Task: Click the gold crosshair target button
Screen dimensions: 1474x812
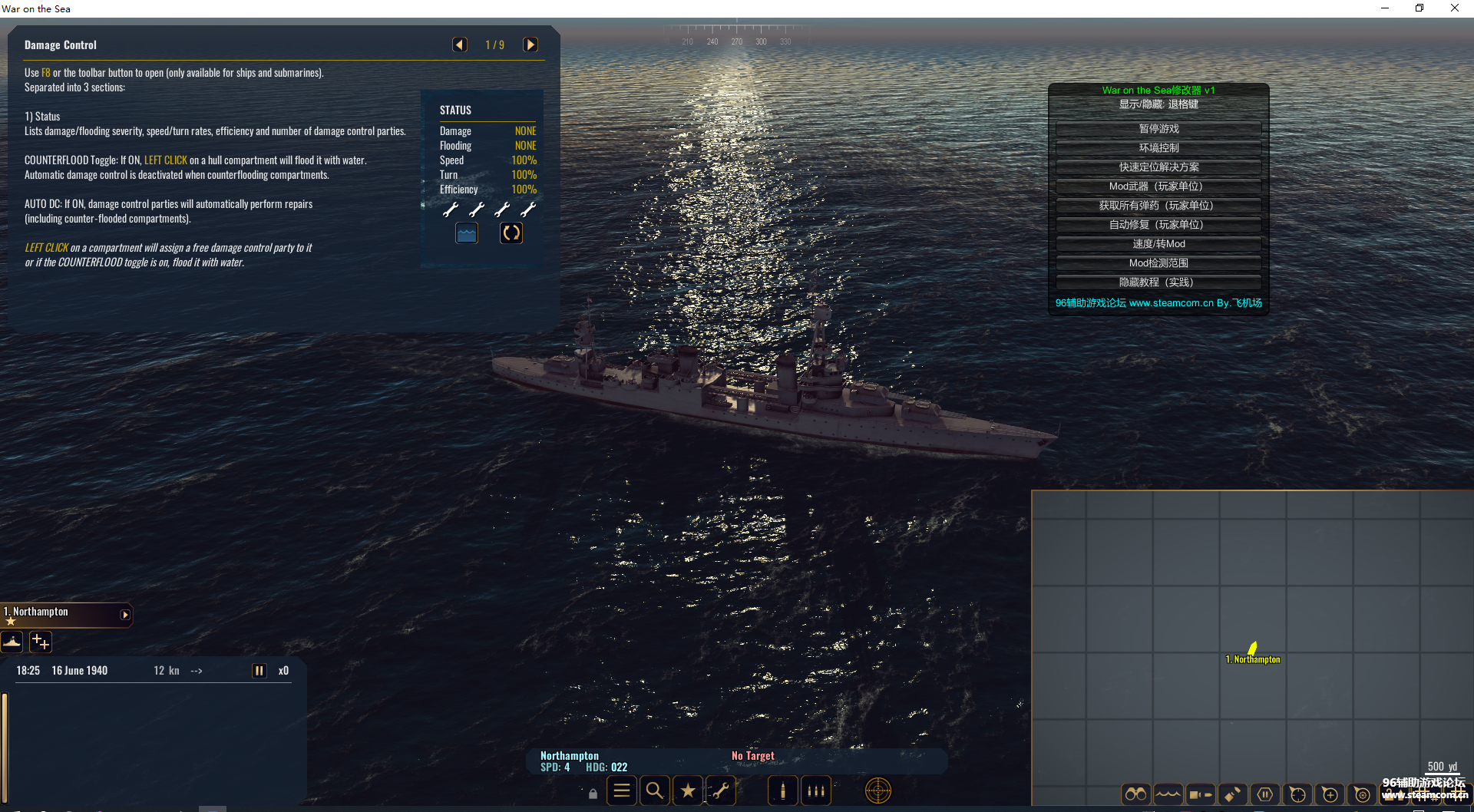Action: [878, 791]
